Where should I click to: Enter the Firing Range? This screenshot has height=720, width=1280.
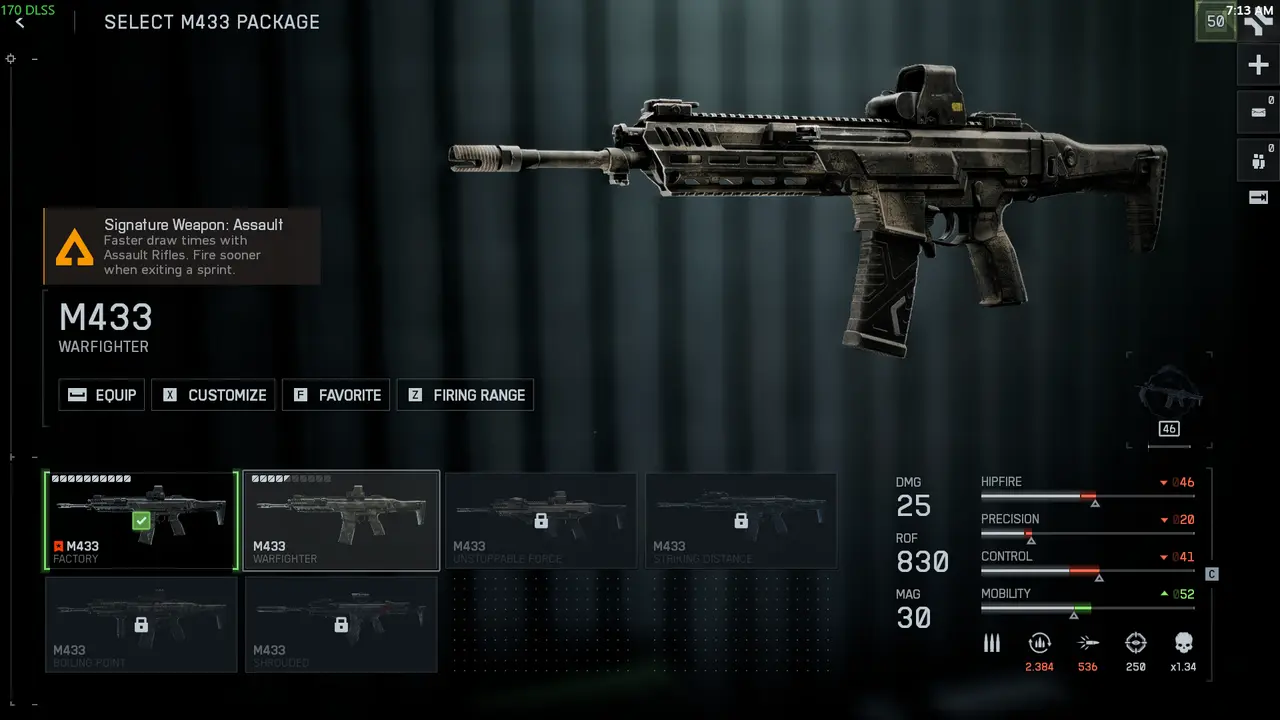pyautogui.click(x=465, y=395)
